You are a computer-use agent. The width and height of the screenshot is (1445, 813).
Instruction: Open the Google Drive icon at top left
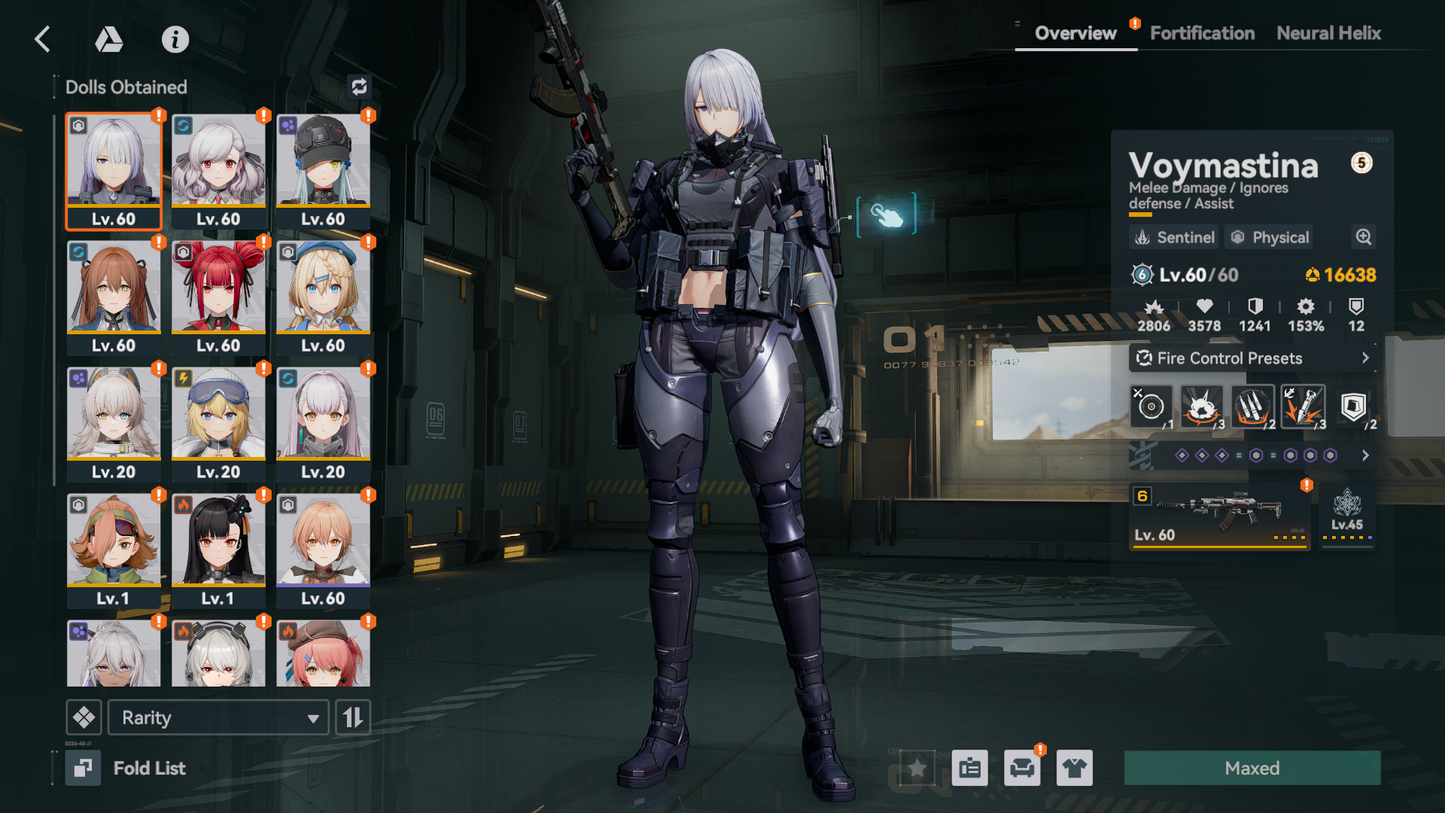[109, 39]
